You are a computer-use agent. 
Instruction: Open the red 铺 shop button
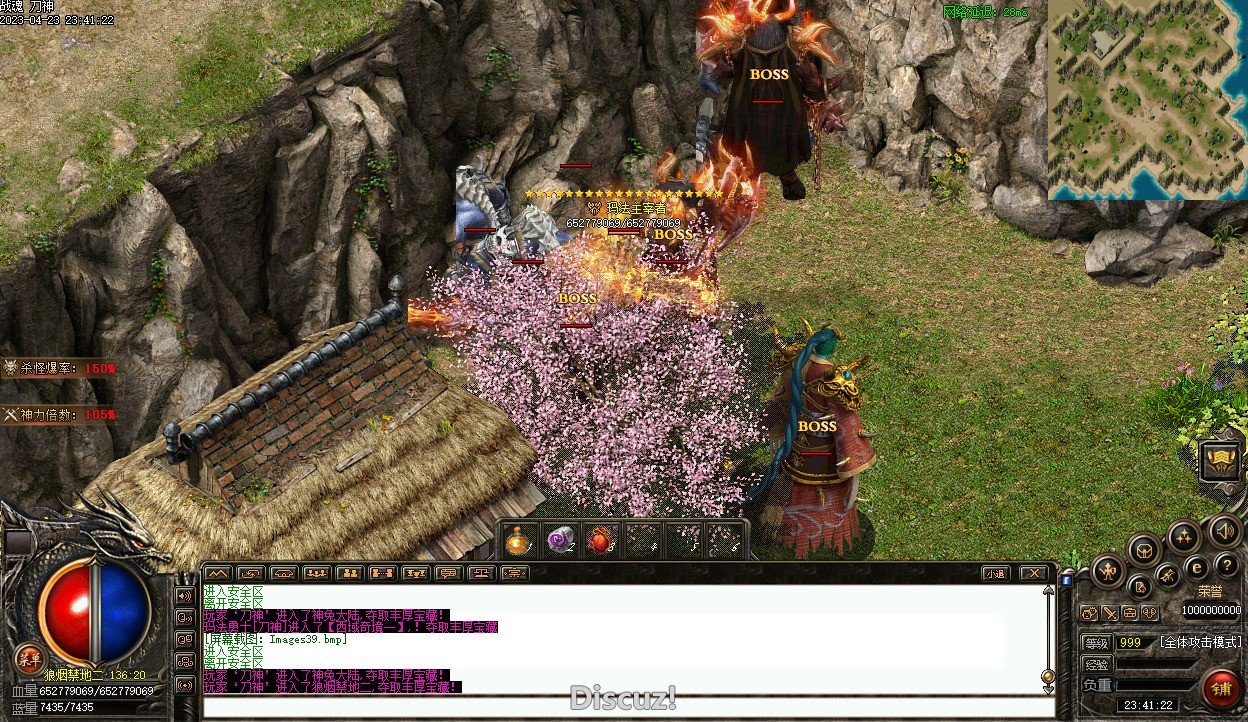point(1221,690)
